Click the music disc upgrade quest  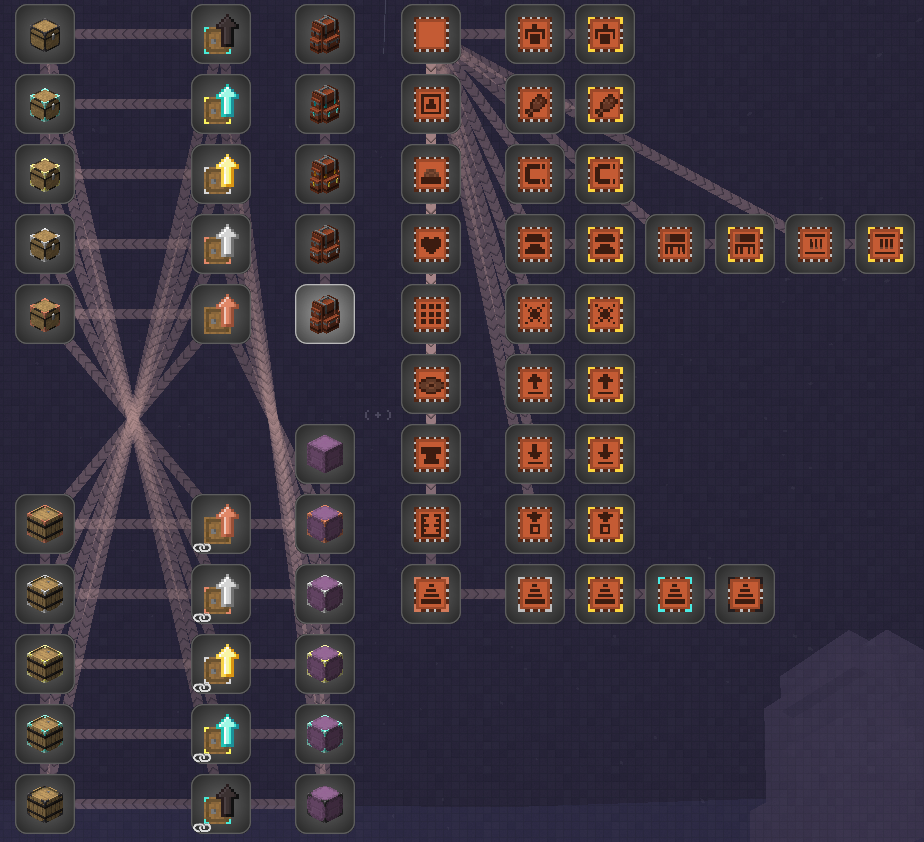[431, 384]
